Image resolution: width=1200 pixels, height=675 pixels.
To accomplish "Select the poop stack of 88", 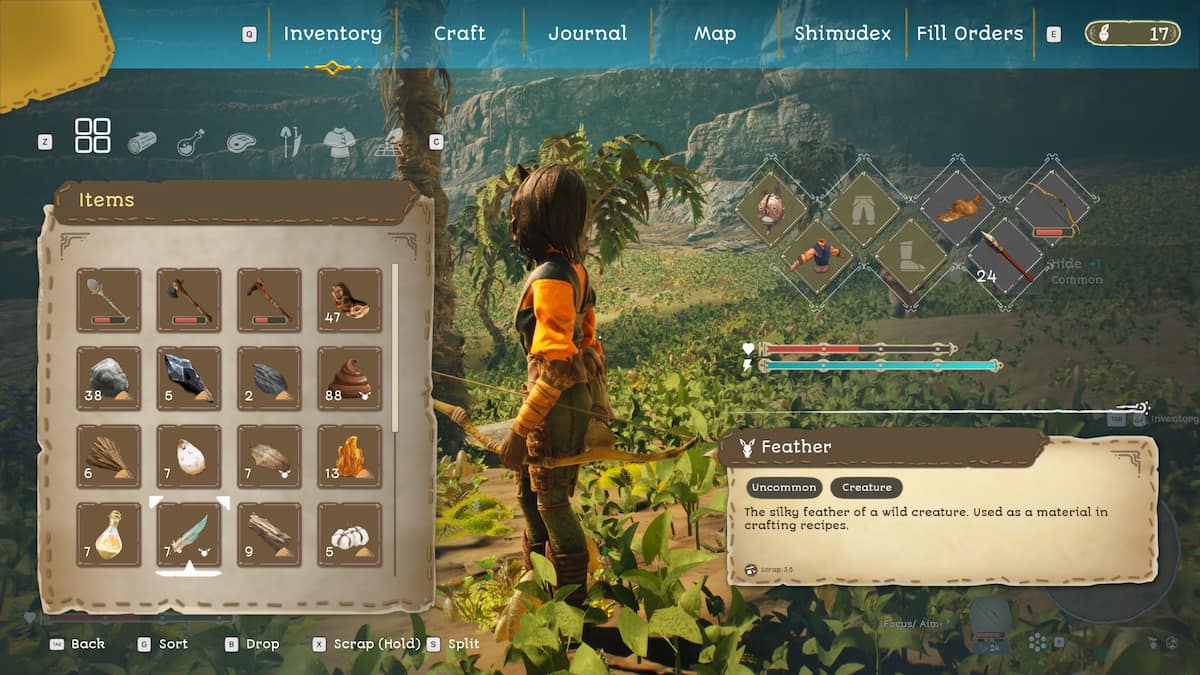I will click(x=349, y=378).
